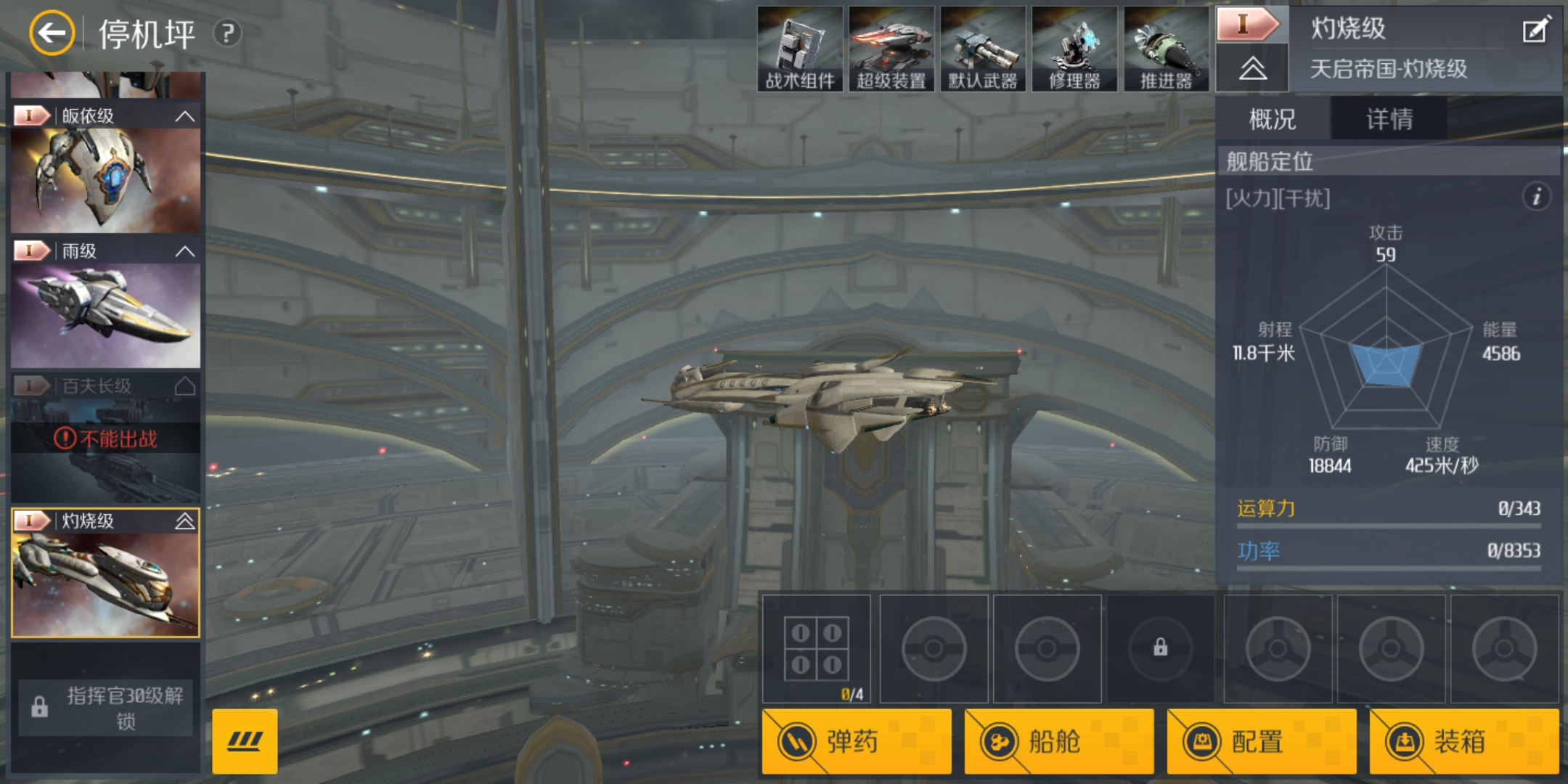The image size is (1568, 784).
Task: Click the 装箱 packing button
Action: (1463, 741)
